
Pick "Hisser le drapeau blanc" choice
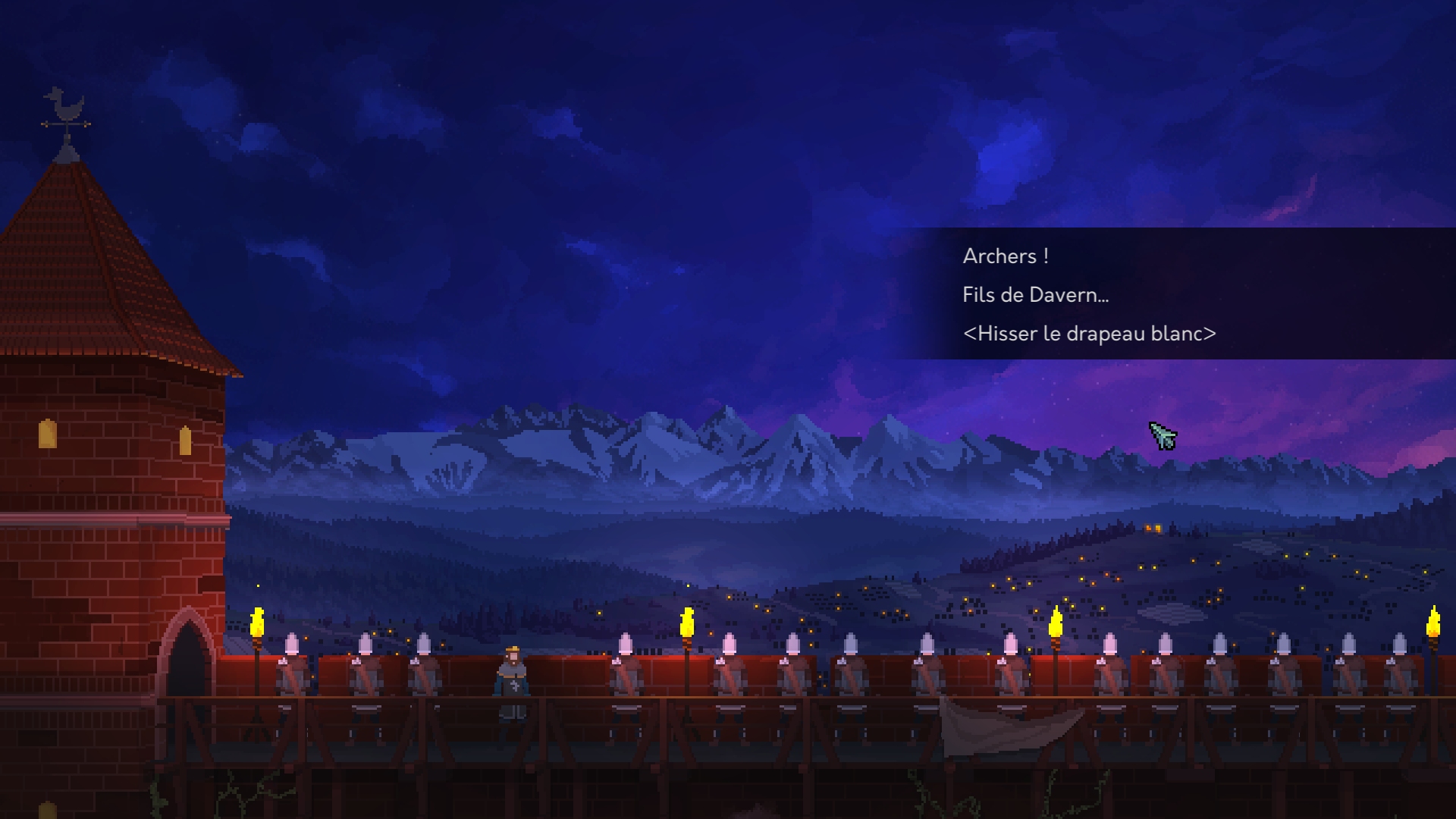coord(1089,334)
